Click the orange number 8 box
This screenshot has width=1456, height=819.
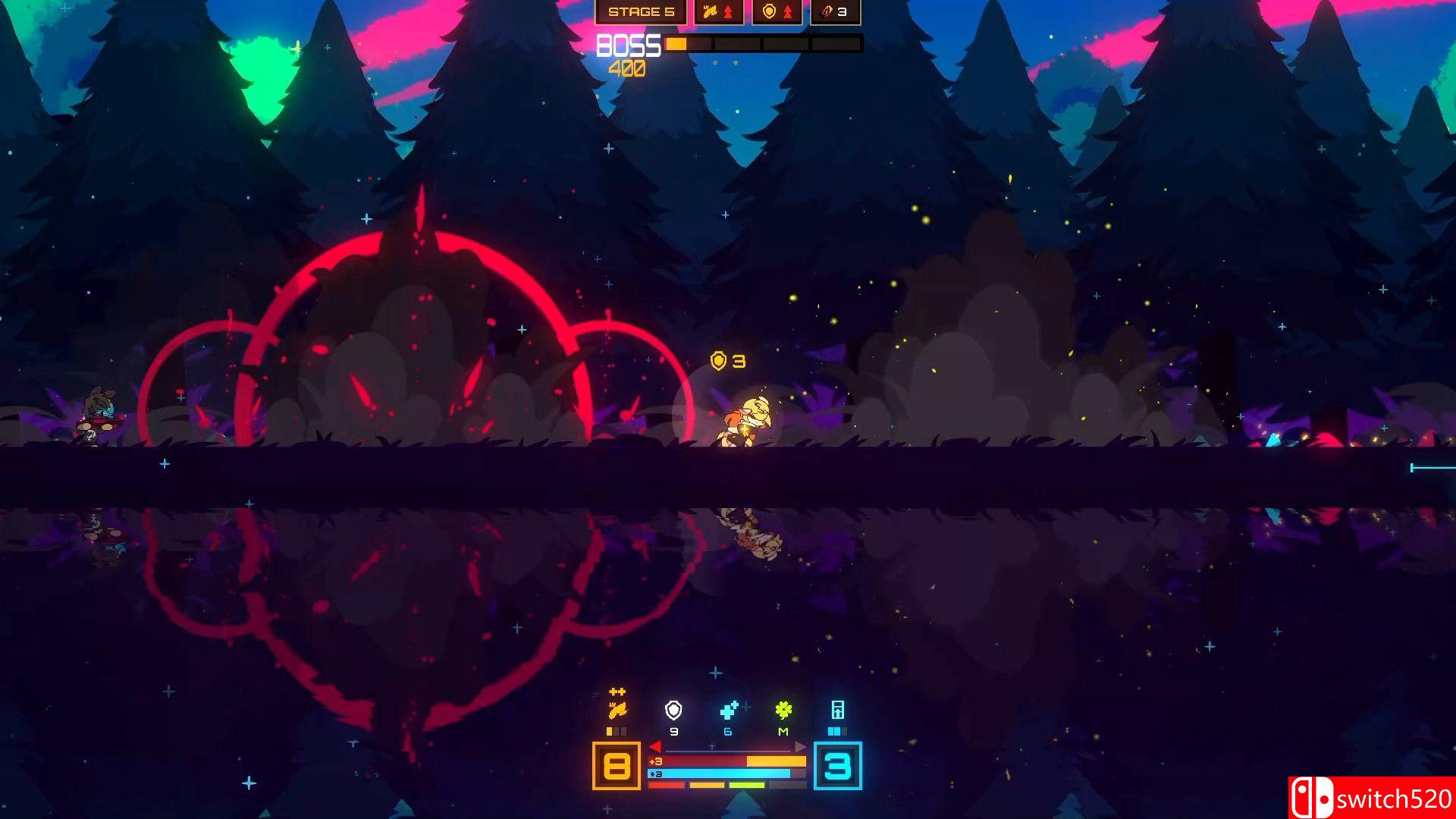[x=616, y=766]
